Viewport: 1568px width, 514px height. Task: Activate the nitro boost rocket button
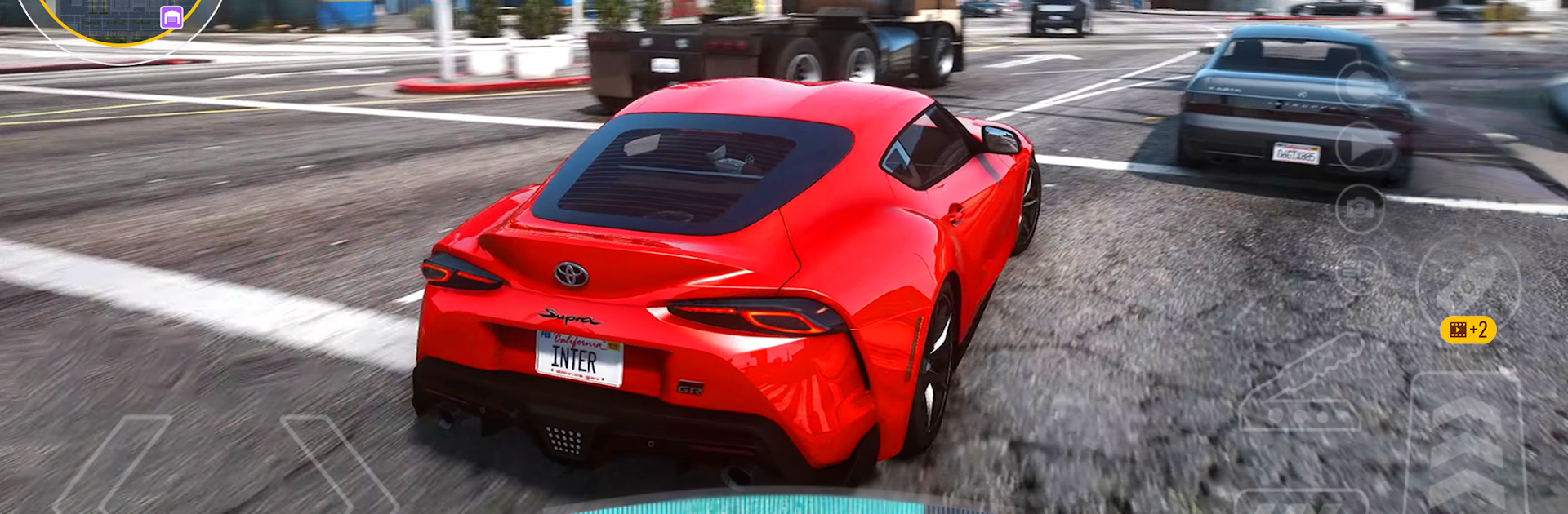click(1468, 281)
